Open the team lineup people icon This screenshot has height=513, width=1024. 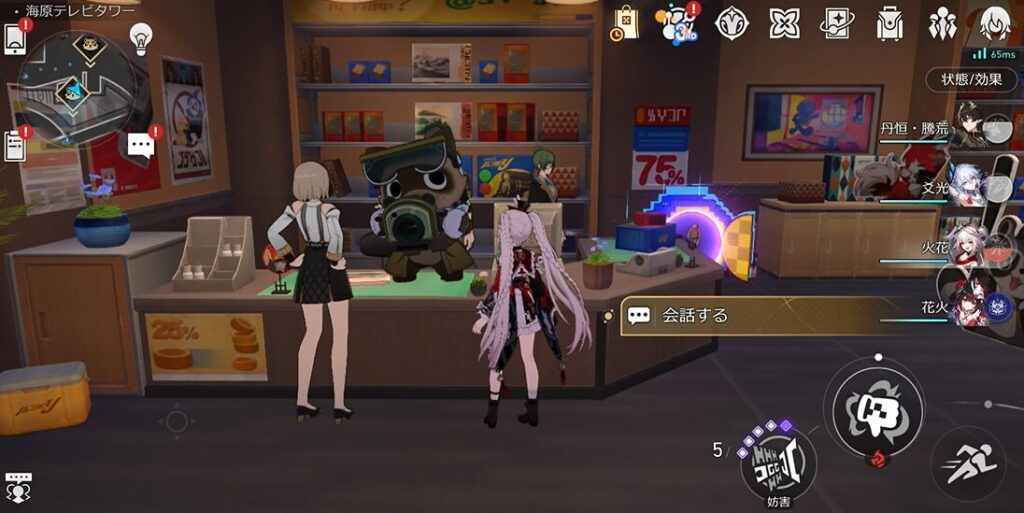click(x=941, y=22)
